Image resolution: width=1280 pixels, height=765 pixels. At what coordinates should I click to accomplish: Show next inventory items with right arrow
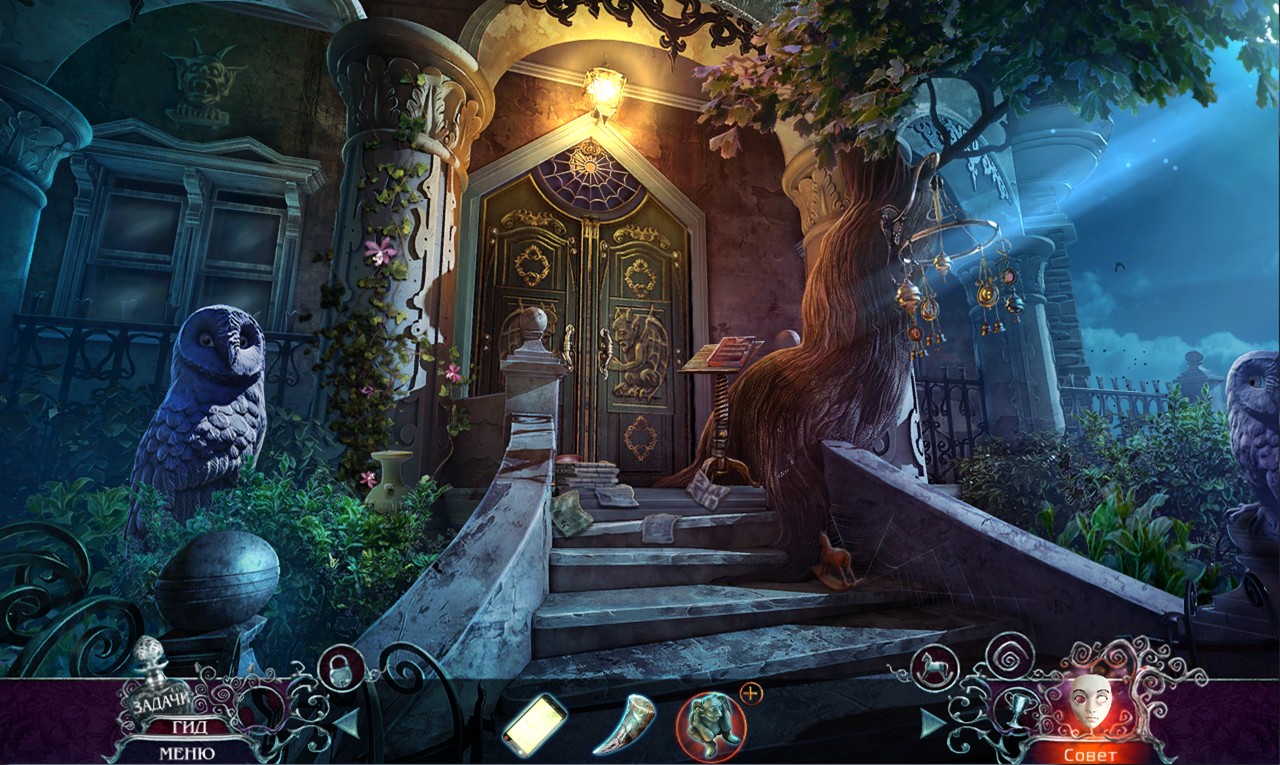(932, 722)
